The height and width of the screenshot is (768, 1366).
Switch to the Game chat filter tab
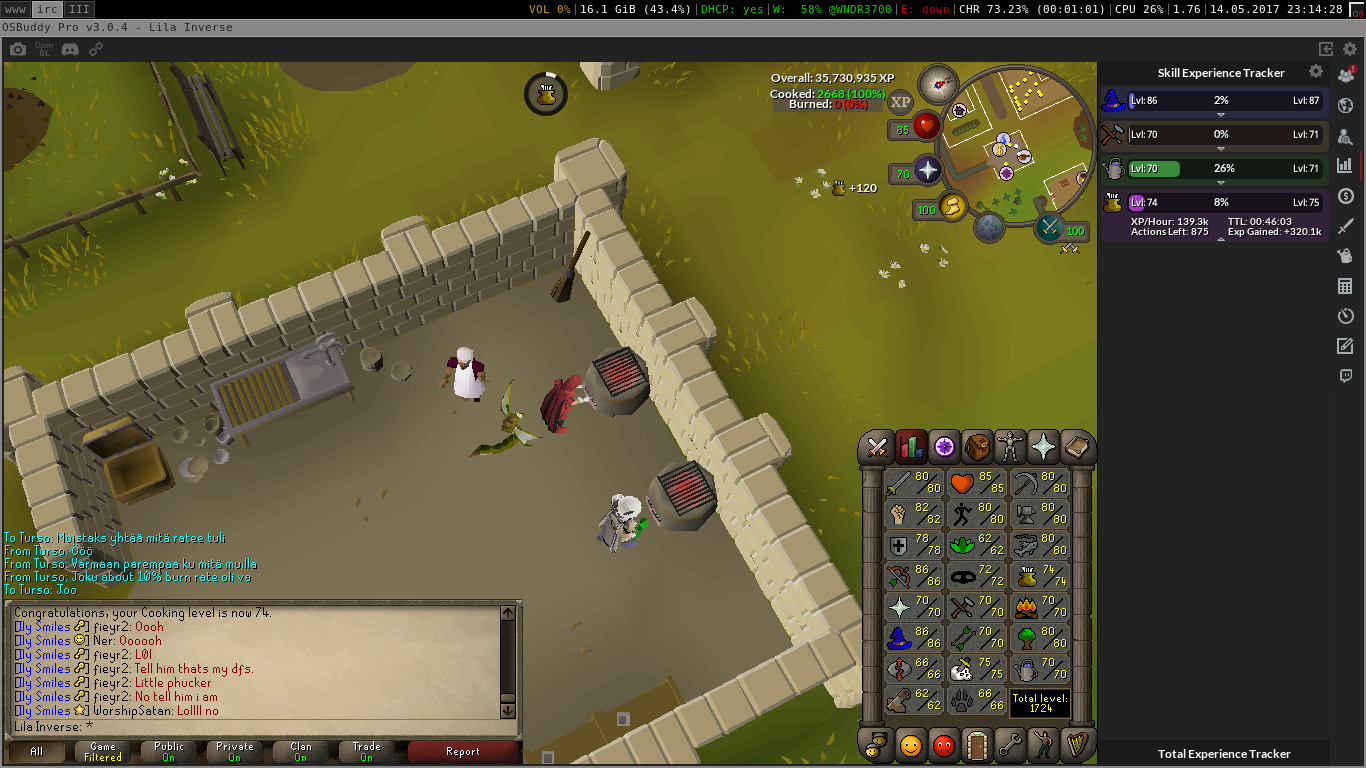click(103, 752)
